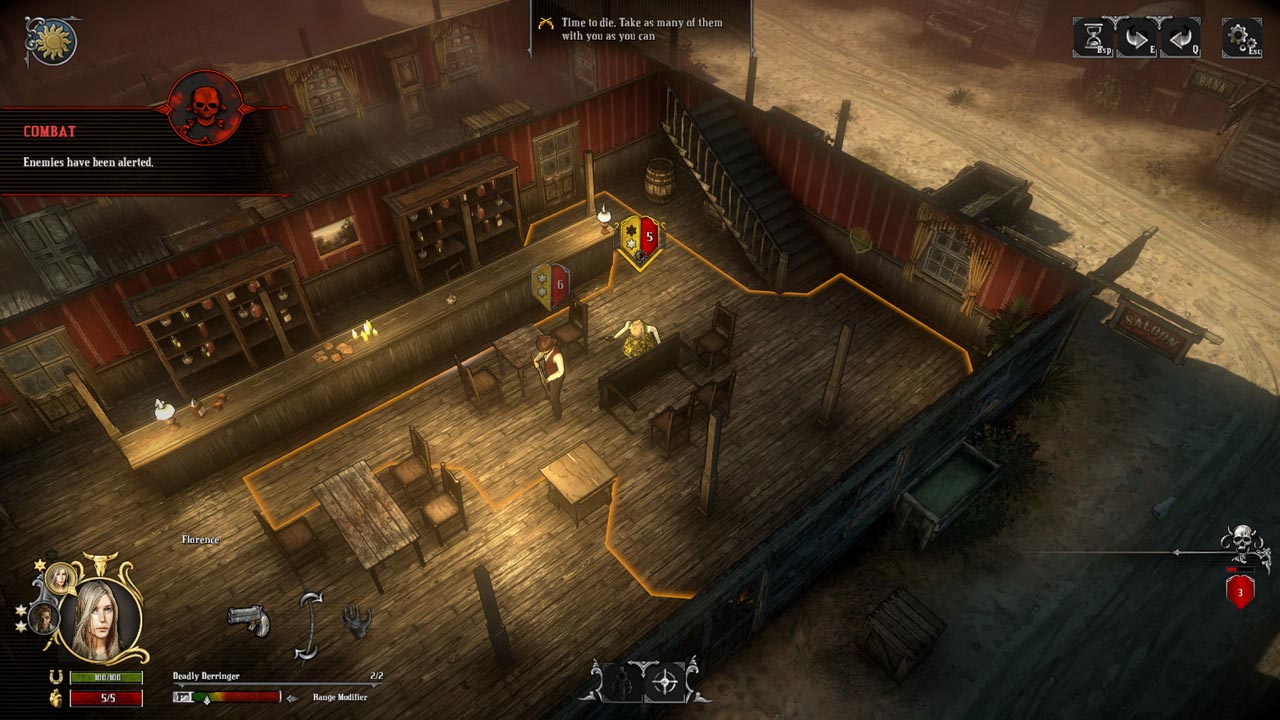Click the sun emblem in the corner
This screenshot has height=720, width=1280.
click(51, 40)
